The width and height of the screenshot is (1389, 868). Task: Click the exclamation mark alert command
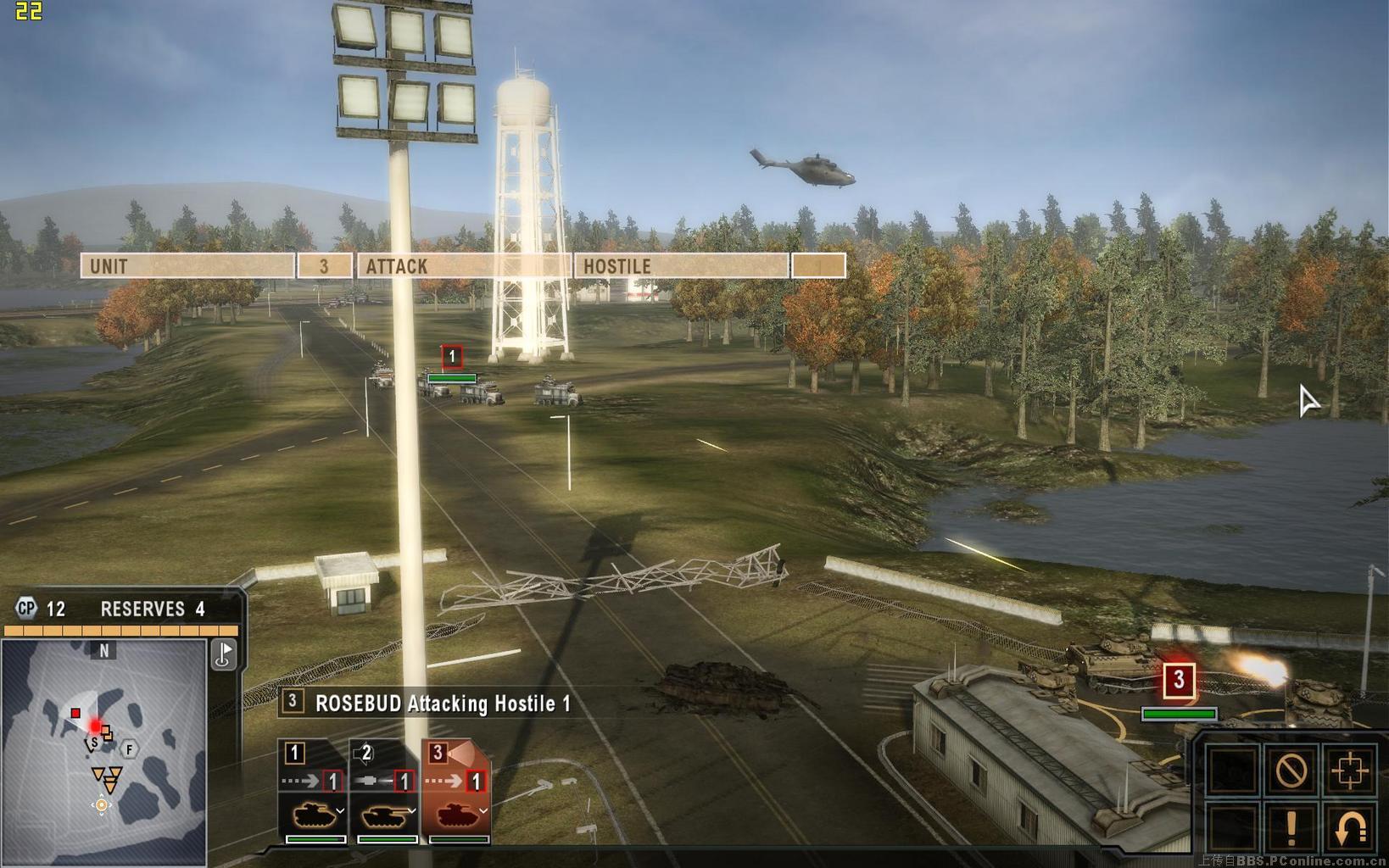pos(1291,828)
